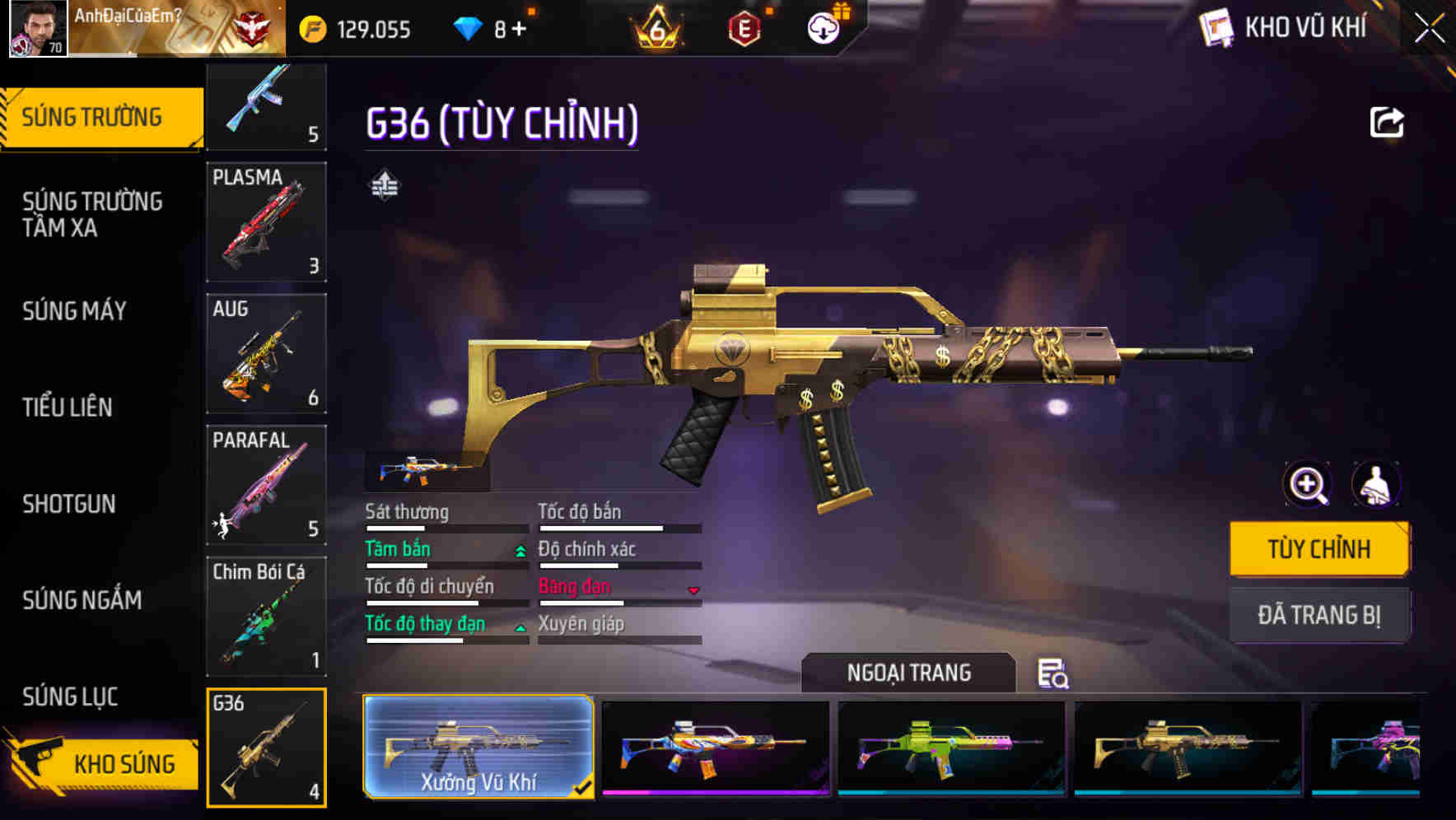This screenshot has height=820, width=1456.
Task: Toggle equipped status via ĐÃ TRANG BỊ
Action: pos(1319,615)
